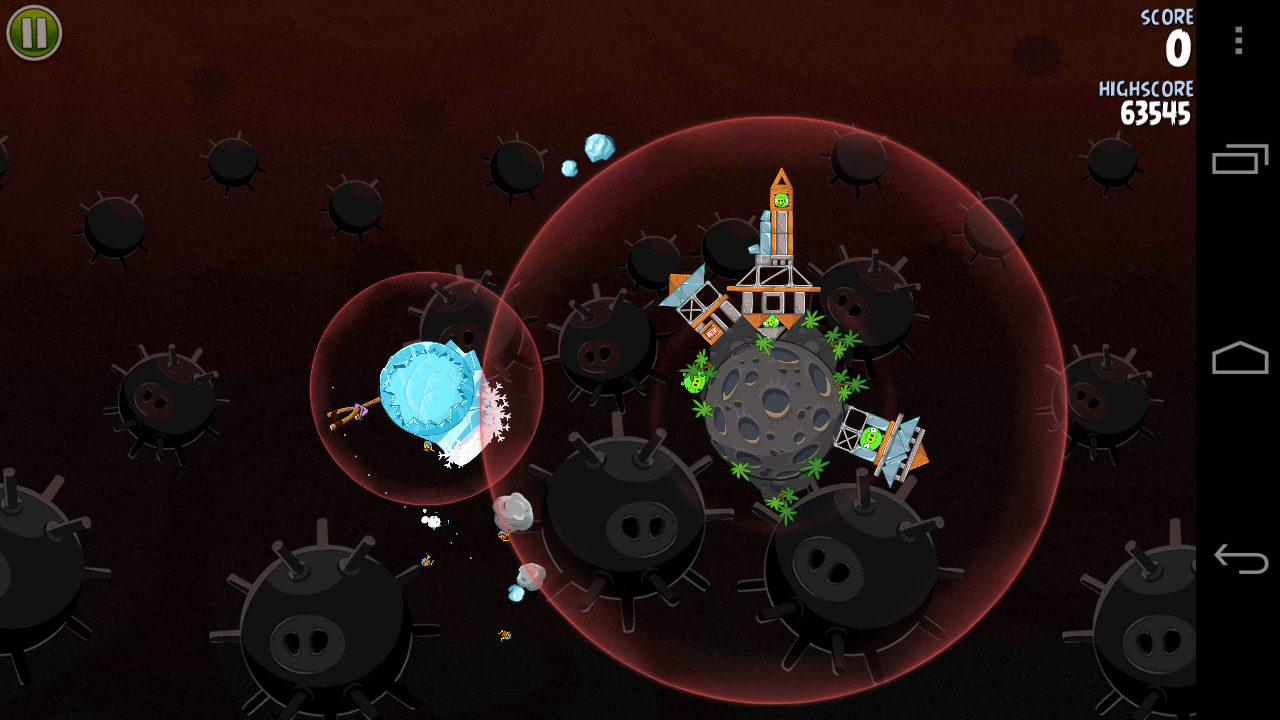Go to the Android home screen
The image size is (1280, 720).
click(x=1240, y=358)
